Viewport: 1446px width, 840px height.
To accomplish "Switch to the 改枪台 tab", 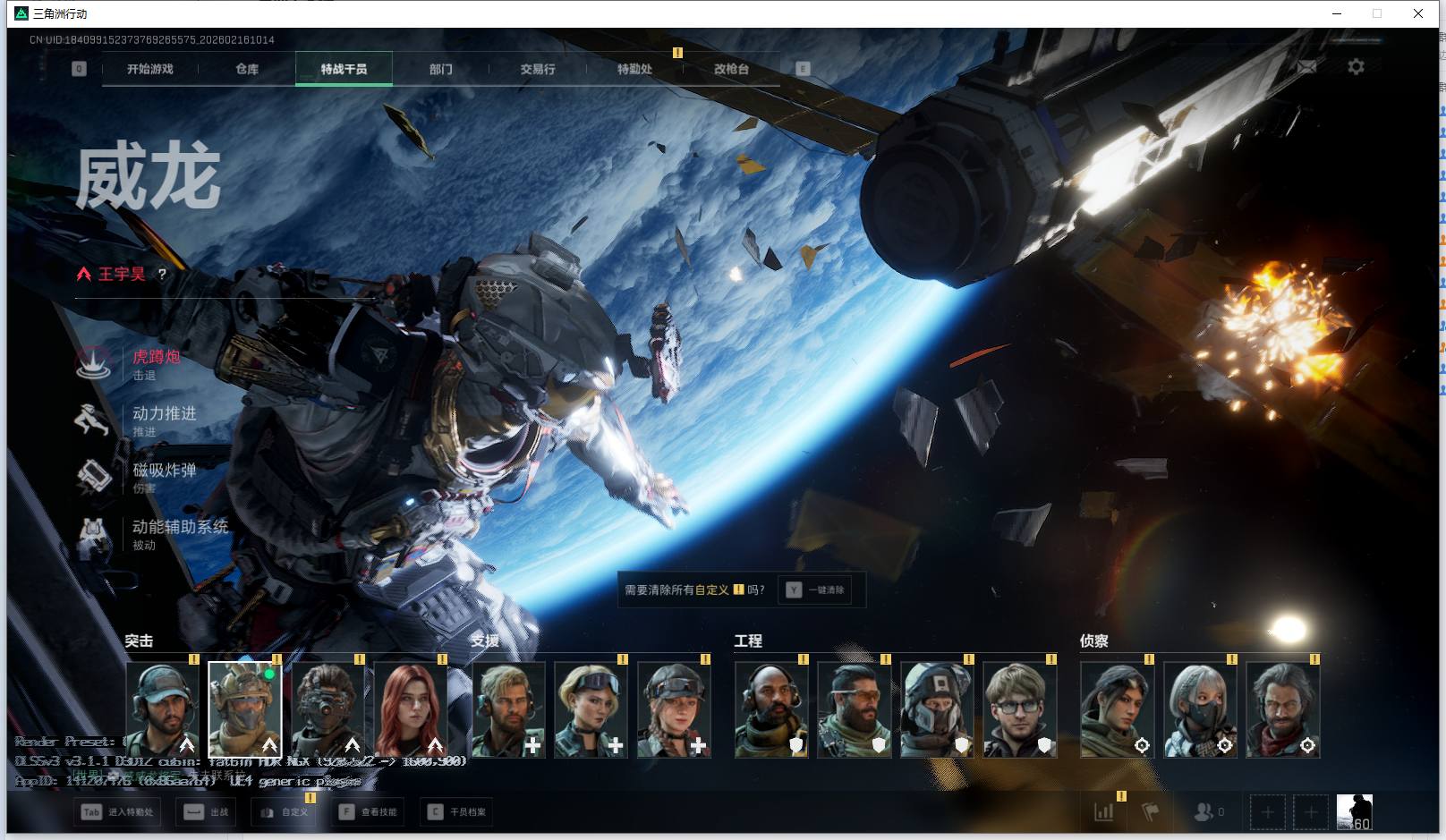I will [731, 69].
